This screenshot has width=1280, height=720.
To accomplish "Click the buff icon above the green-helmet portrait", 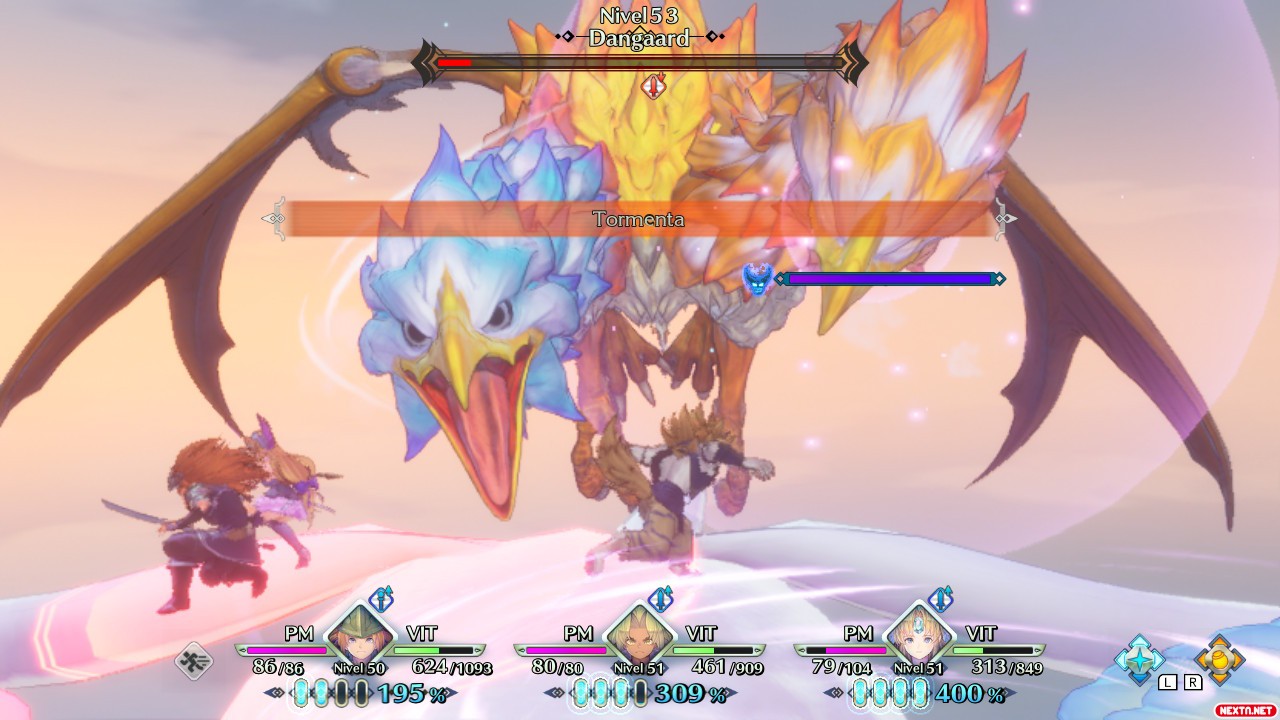I will tap(381, 599).
